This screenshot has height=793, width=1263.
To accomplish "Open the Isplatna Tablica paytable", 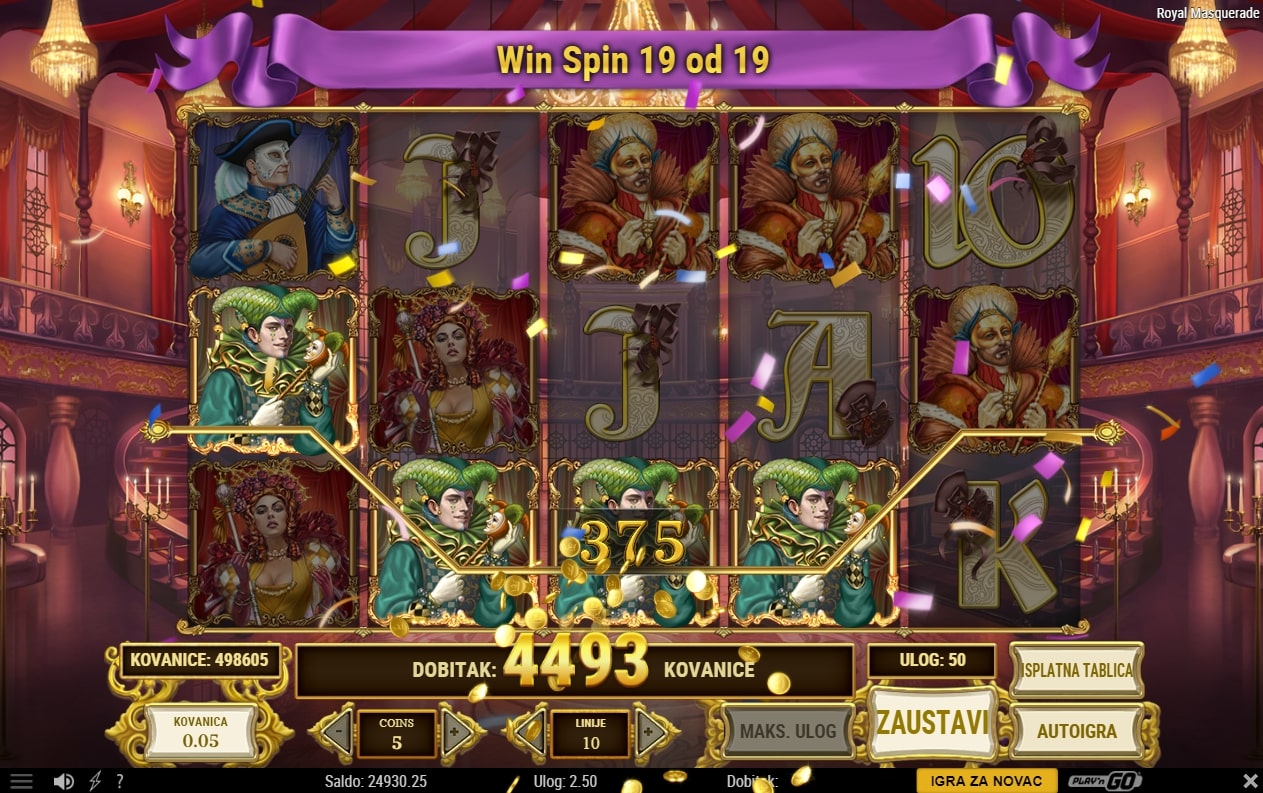I will (1077, 670).
